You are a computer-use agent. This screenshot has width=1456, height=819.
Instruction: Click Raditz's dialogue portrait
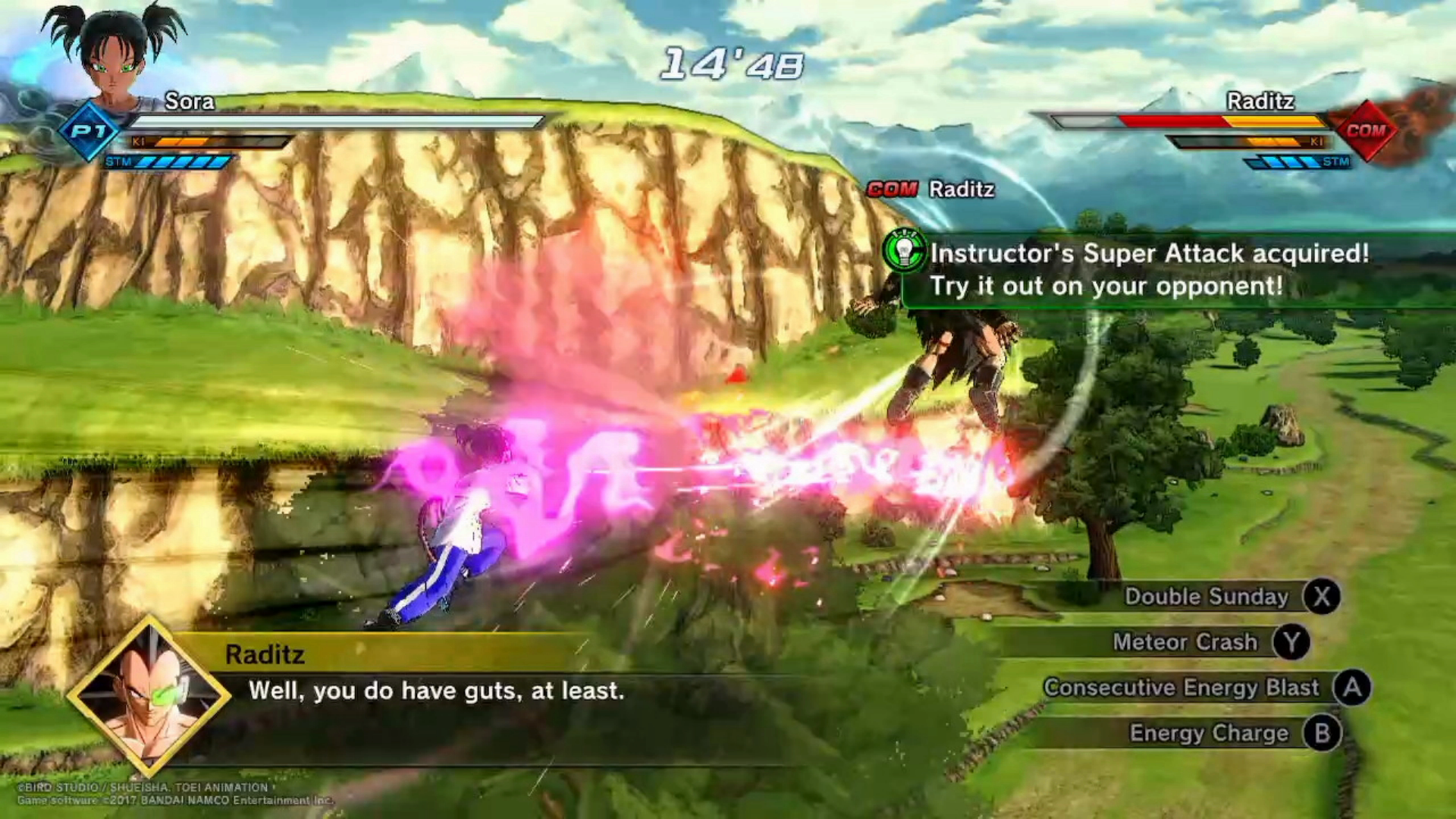point(149,697)
